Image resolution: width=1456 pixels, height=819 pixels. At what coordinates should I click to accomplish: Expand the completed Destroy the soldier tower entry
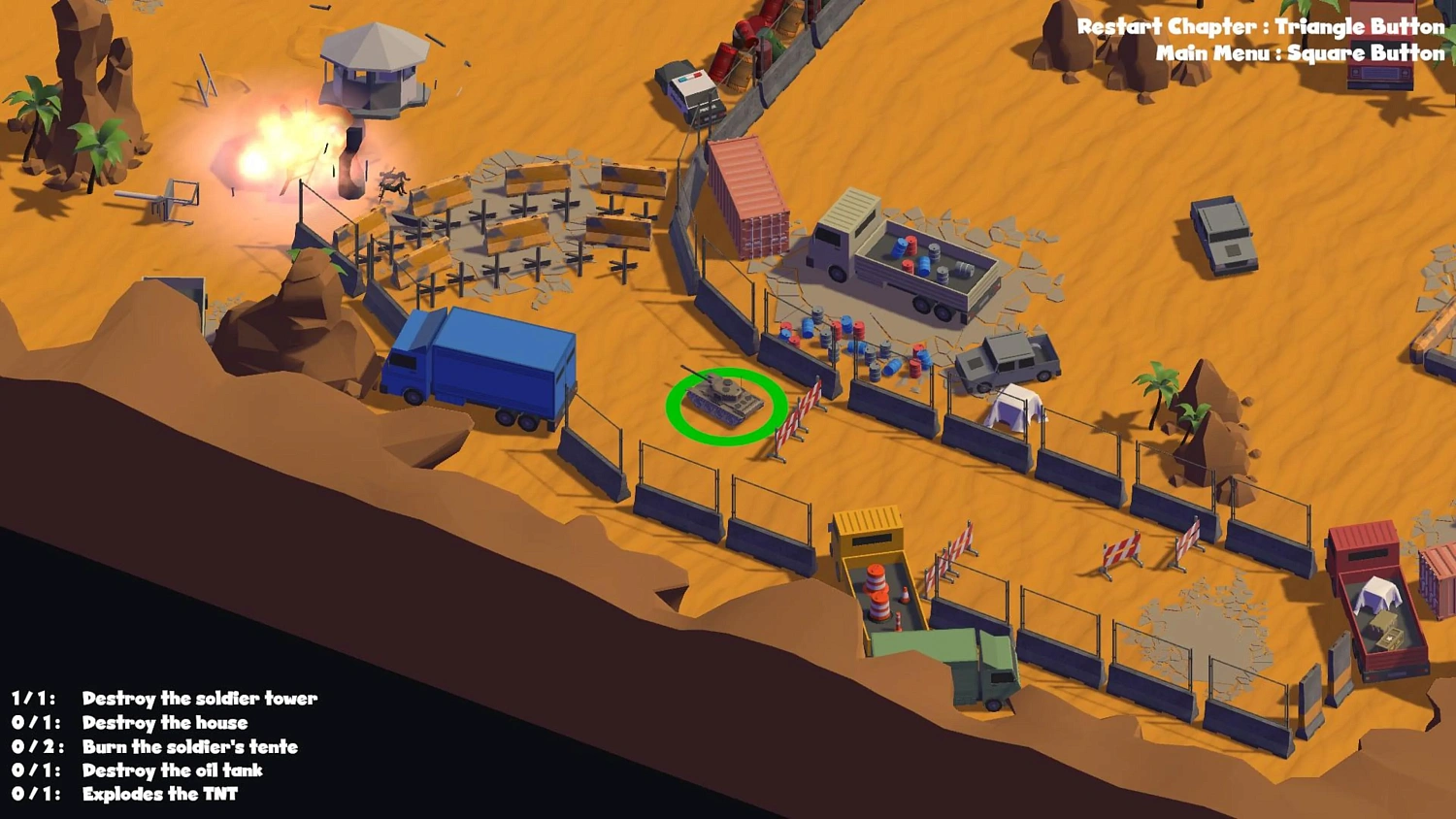[201, 698]
